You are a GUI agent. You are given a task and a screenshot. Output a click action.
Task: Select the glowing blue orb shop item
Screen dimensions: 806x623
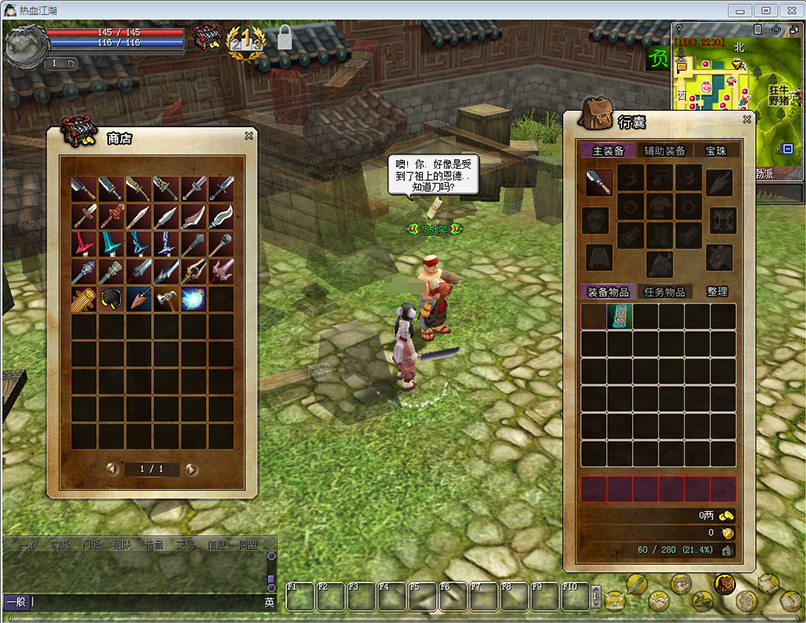[194, 298]
